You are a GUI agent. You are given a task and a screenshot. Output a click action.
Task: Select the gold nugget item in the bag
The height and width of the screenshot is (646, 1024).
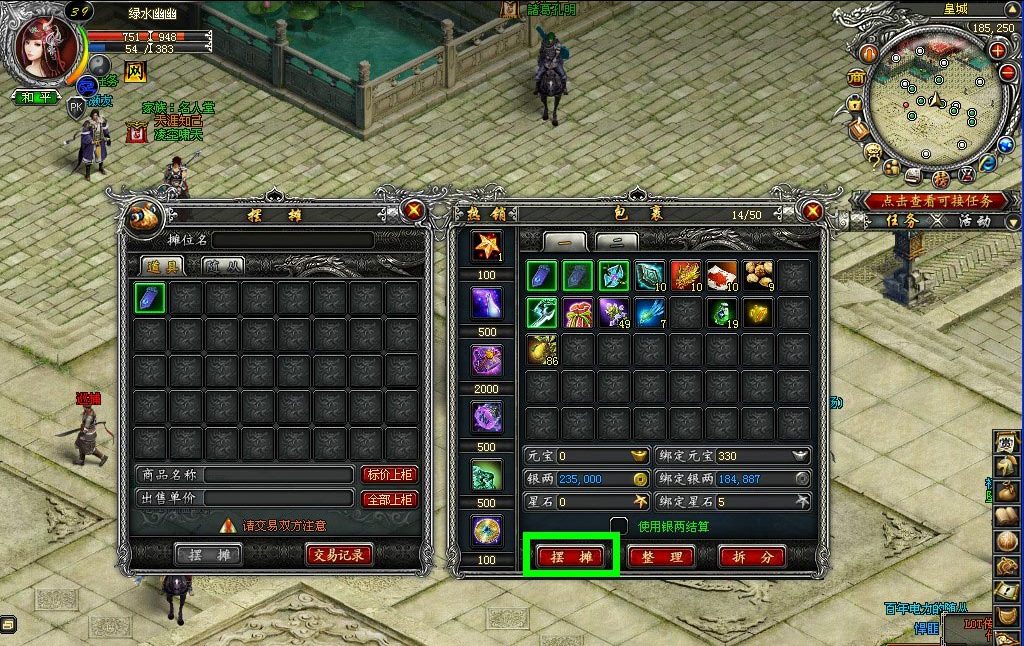point(759,312)
